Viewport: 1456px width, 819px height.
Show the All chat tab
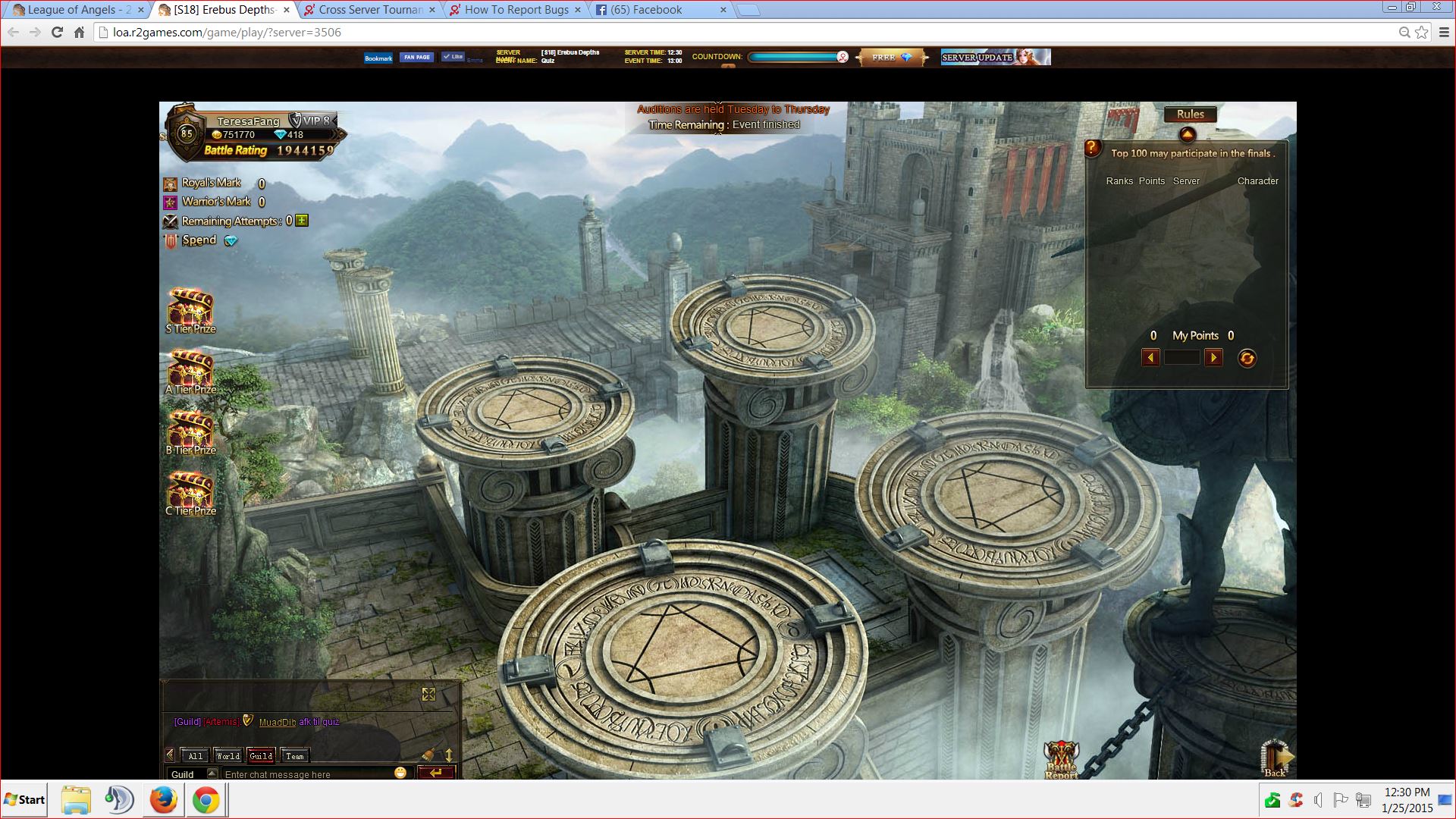[x=195, y=755]
